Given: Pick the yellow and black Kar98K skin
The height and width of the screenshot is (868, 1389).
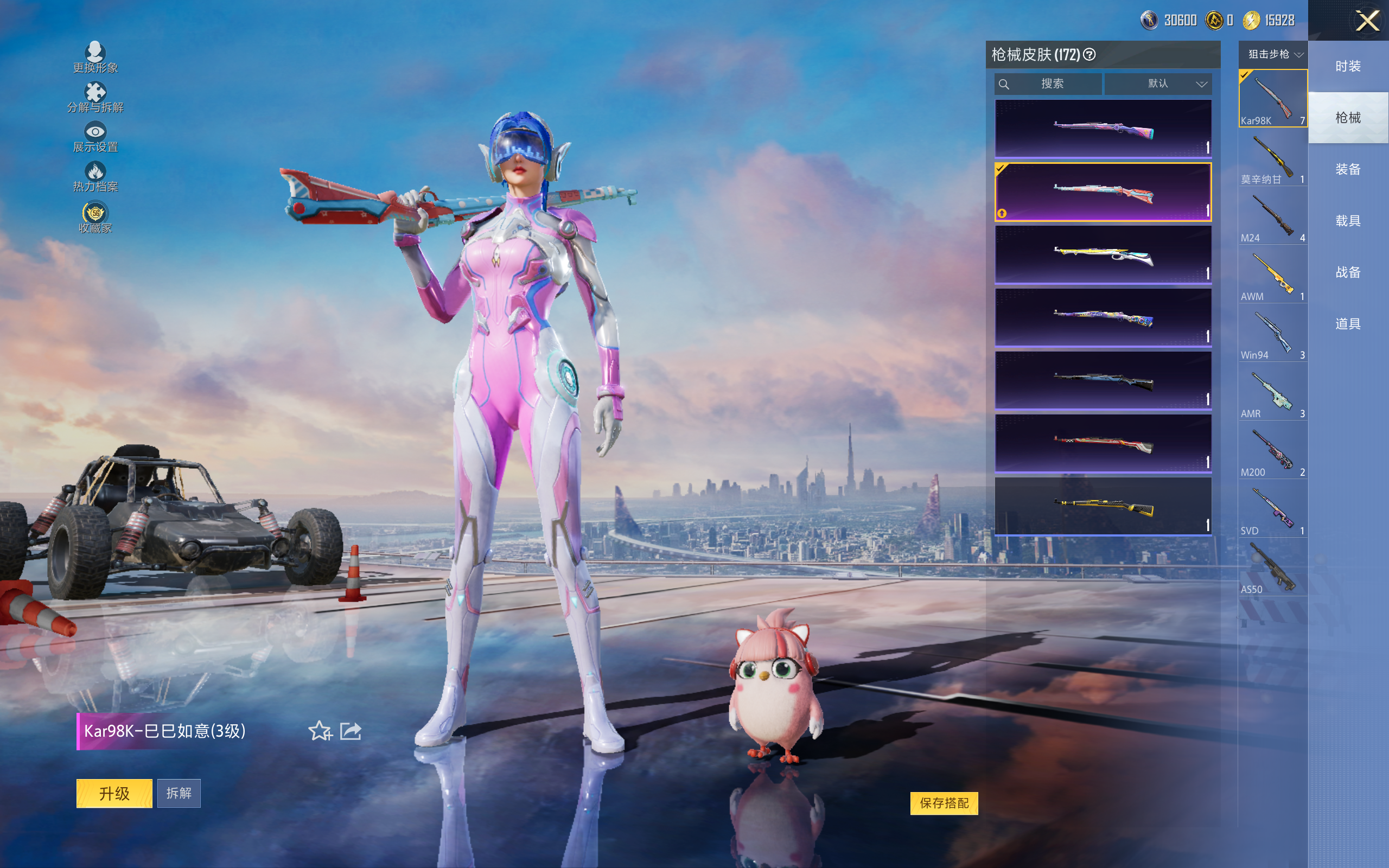Looking at the screenshot, I should pos(1103,506).
